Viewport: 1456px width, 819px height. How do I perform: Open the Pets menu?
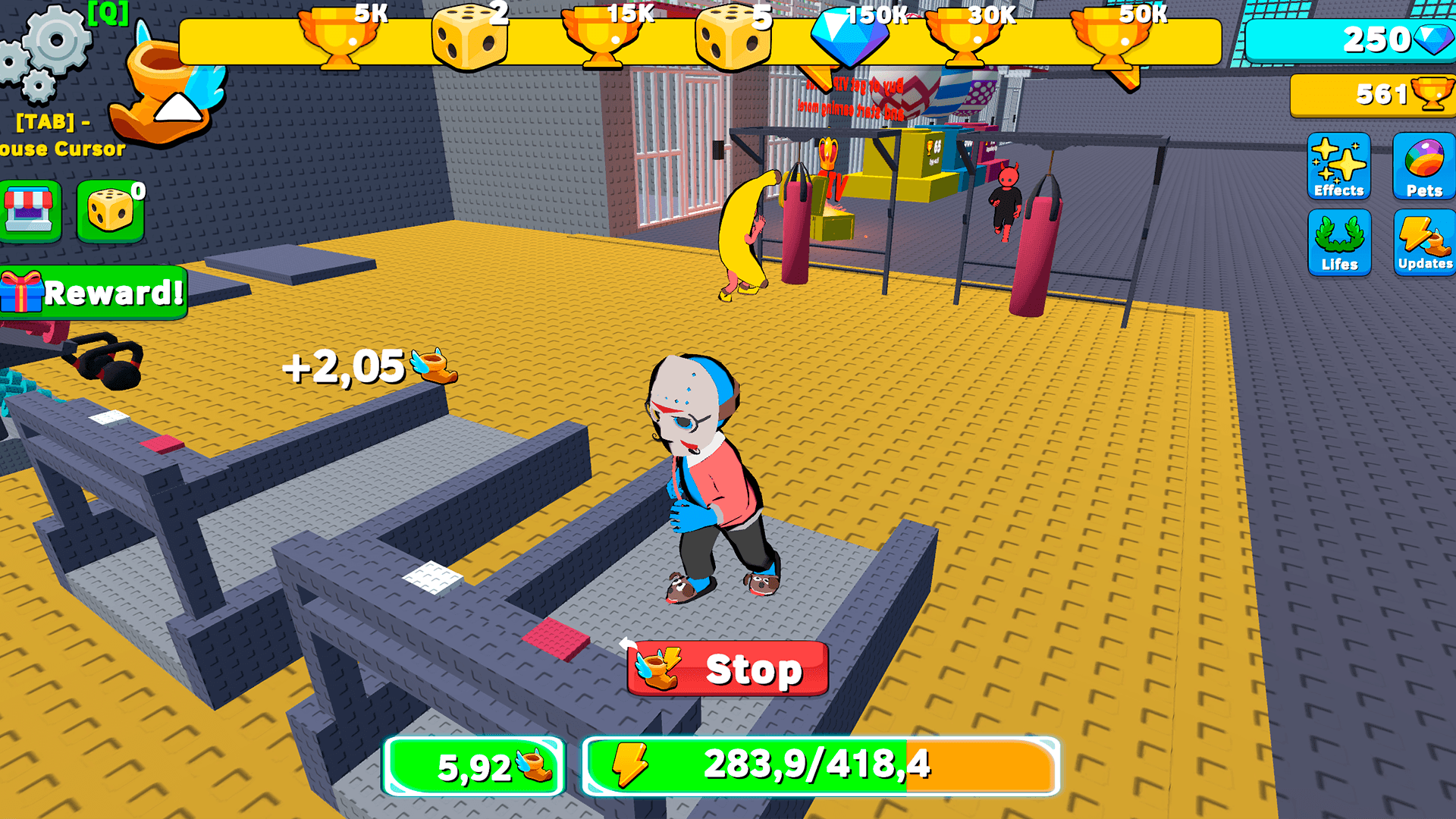coord(1424,168)
